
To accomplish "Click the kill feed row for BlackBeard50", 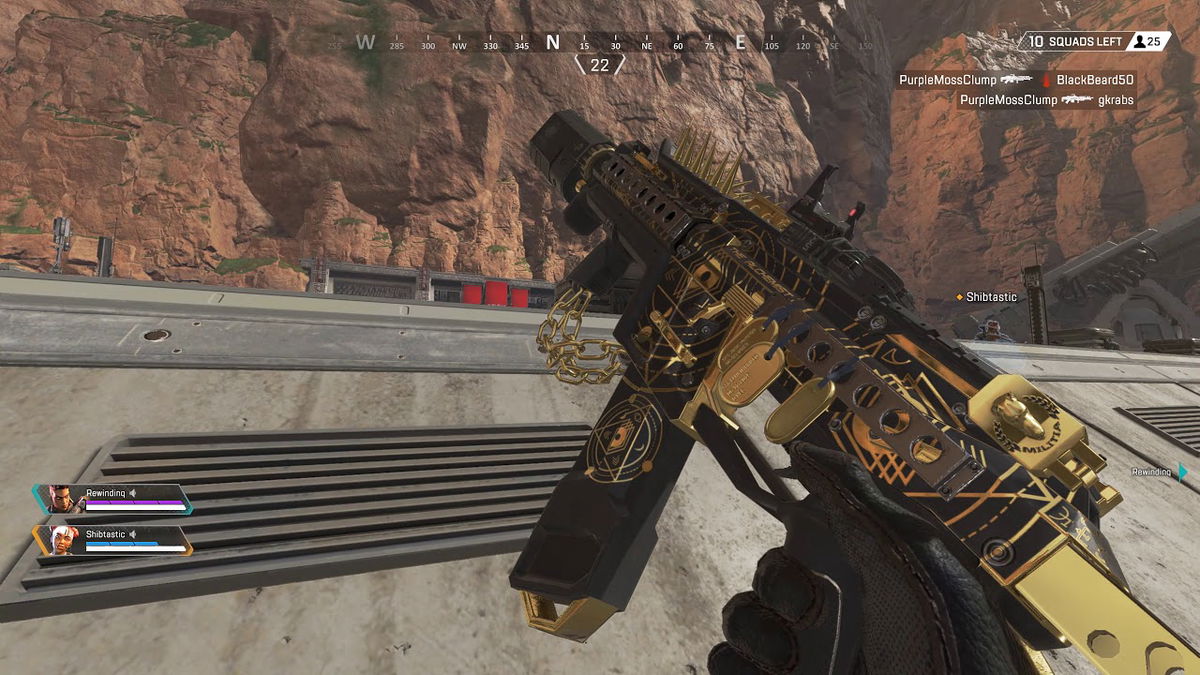I will (1016, 79).
